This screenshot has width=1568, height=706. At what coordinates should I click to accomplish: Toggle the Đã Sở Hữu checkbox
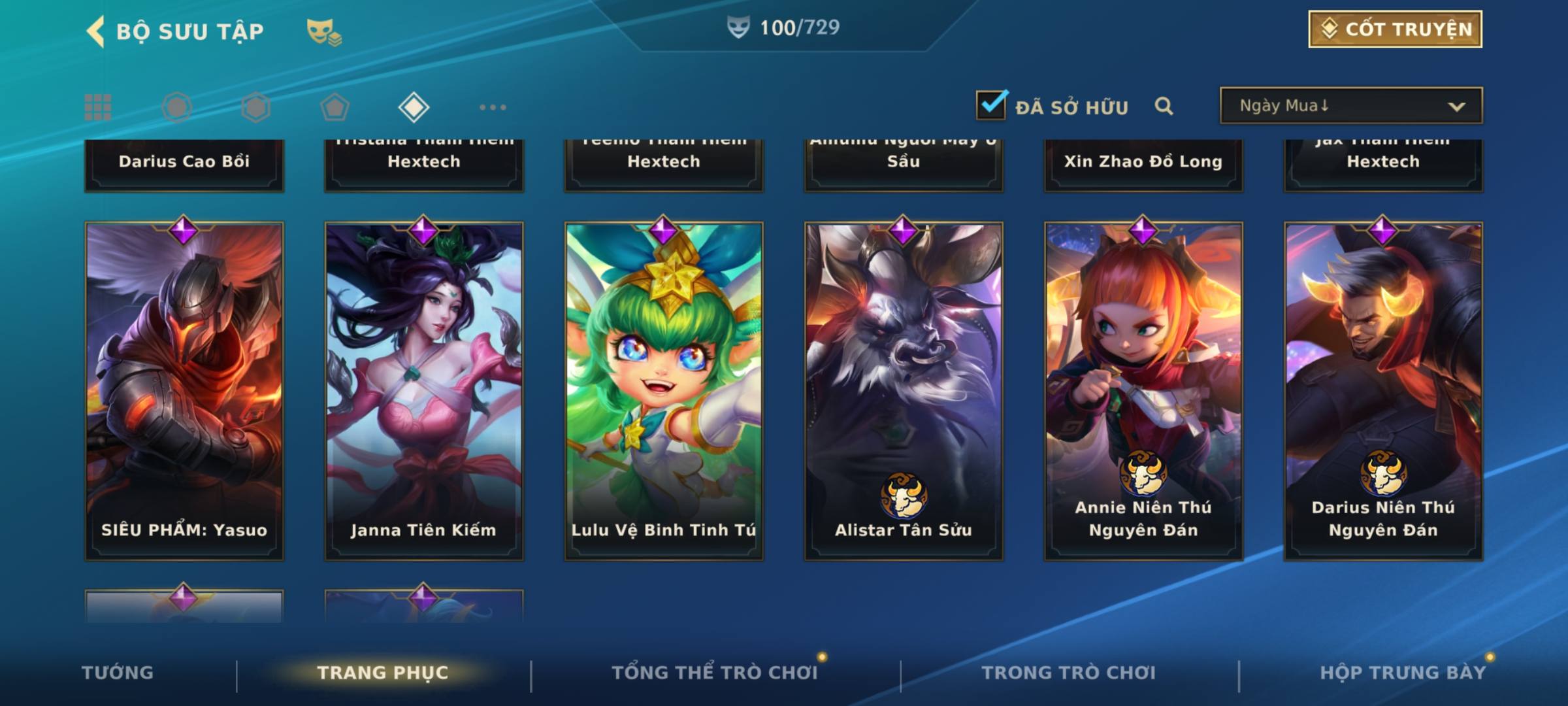pyautogui.click(x=990, y=105)
